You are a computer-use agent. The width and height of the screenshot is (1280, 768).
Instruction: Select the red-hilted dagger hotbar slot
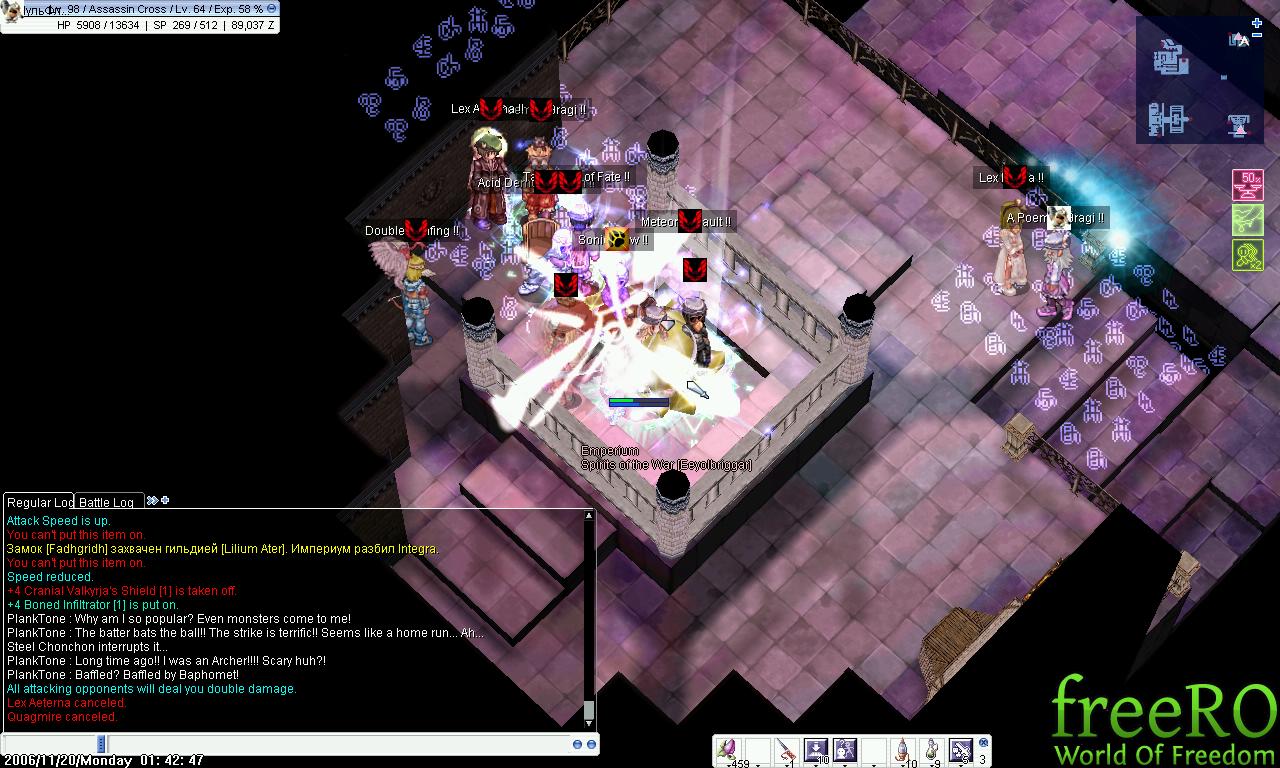click(x=787, y=750)
